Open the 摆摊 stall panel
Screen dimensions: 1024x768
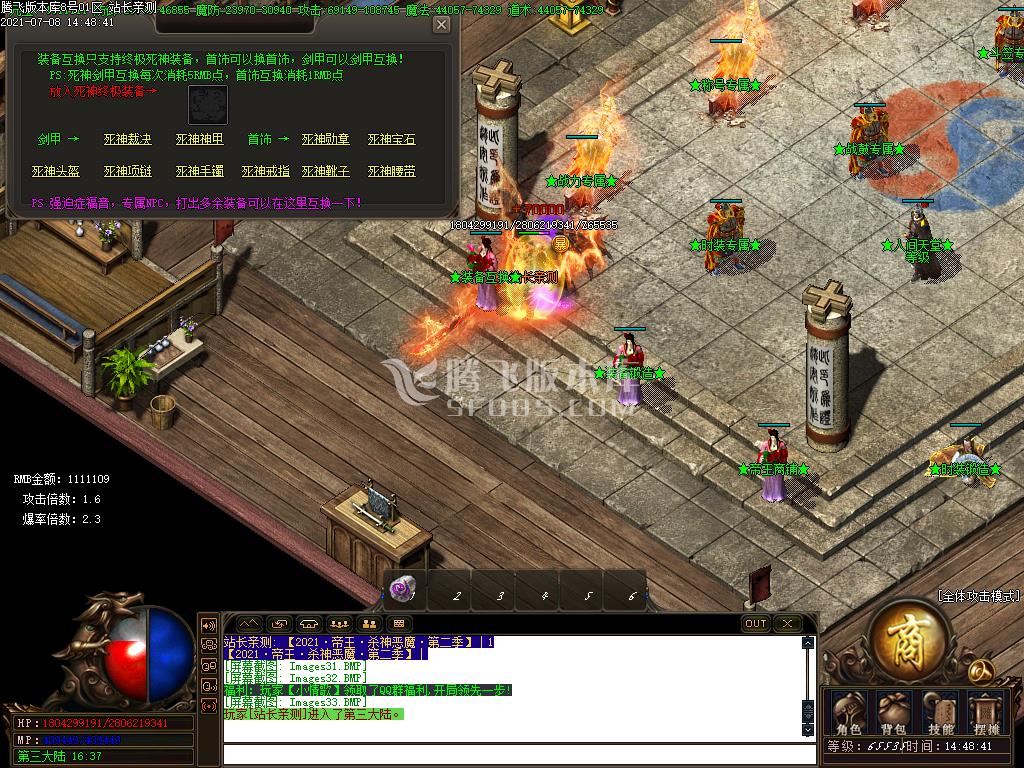986,714
